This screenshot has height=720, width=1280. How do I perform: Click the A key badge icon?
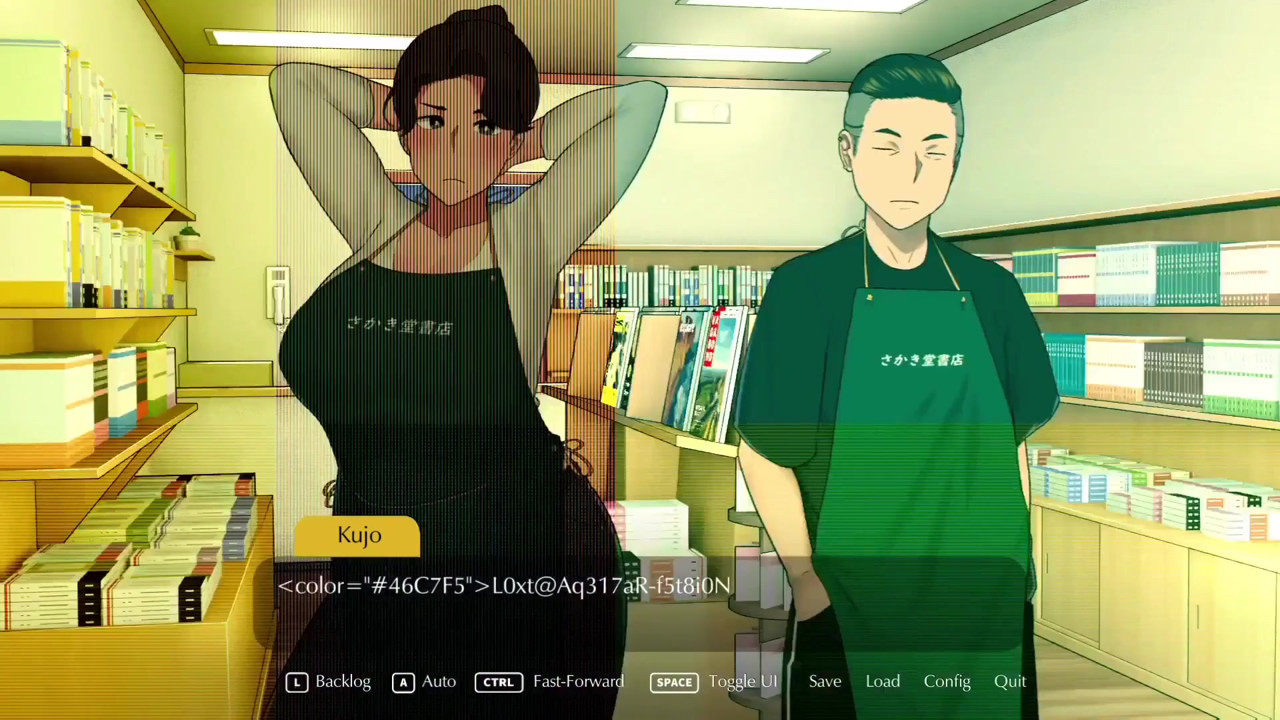[x=403, y=681]
